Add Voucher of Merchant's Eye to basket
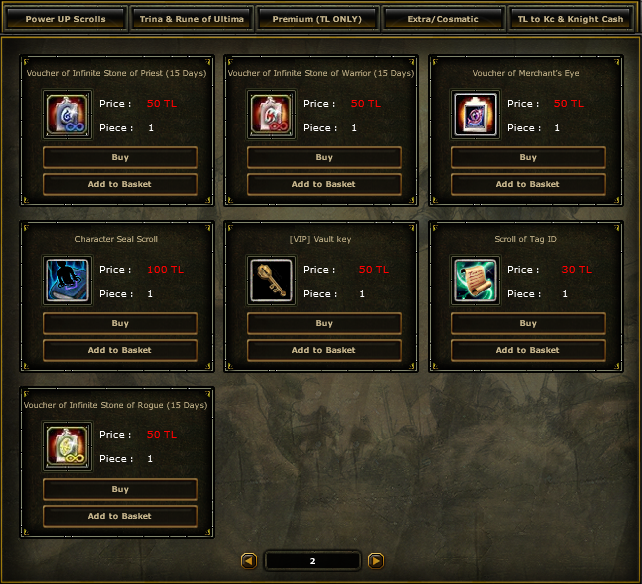This screenshot has width=642, height=584. point(528,184)
